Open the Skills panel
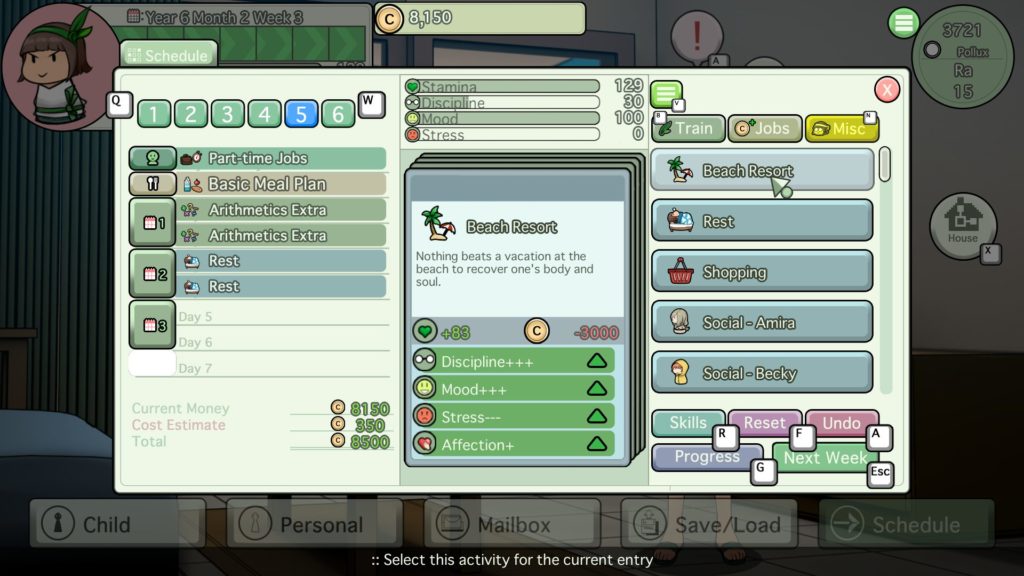 687,423
